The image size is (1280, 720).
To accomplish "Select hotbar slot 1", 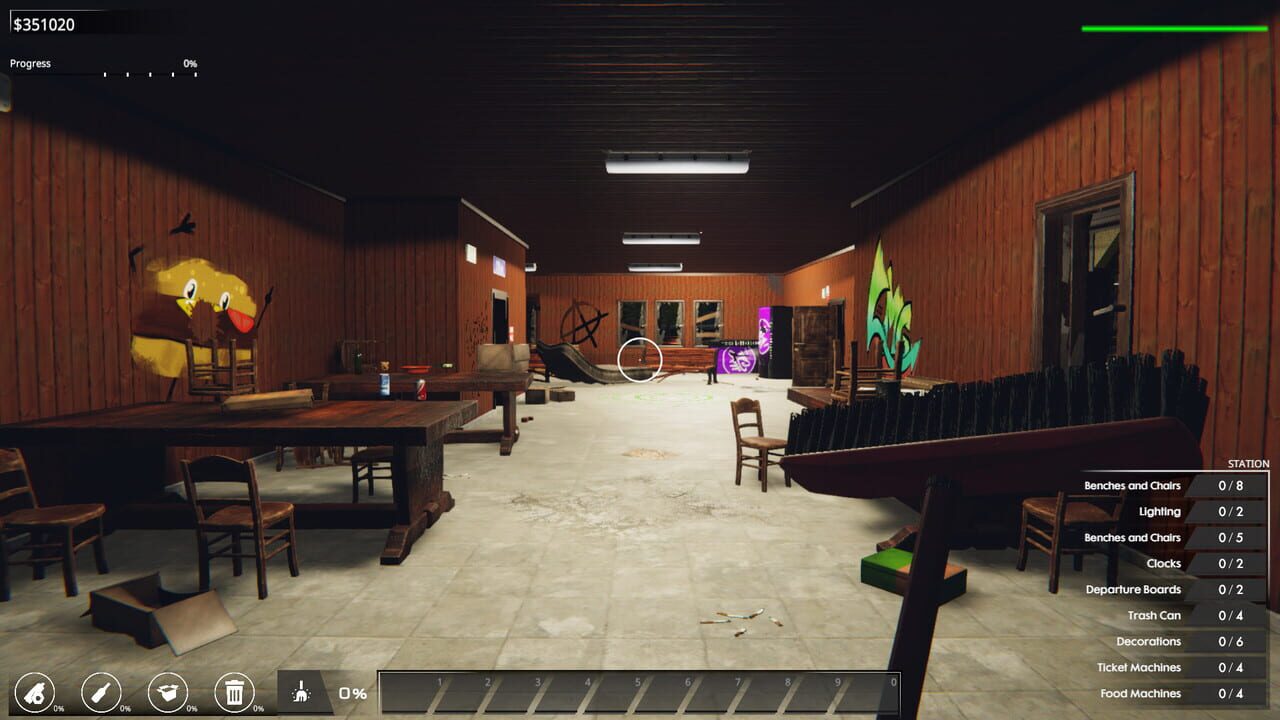I will pyautogui.click(x=440, y=689).
